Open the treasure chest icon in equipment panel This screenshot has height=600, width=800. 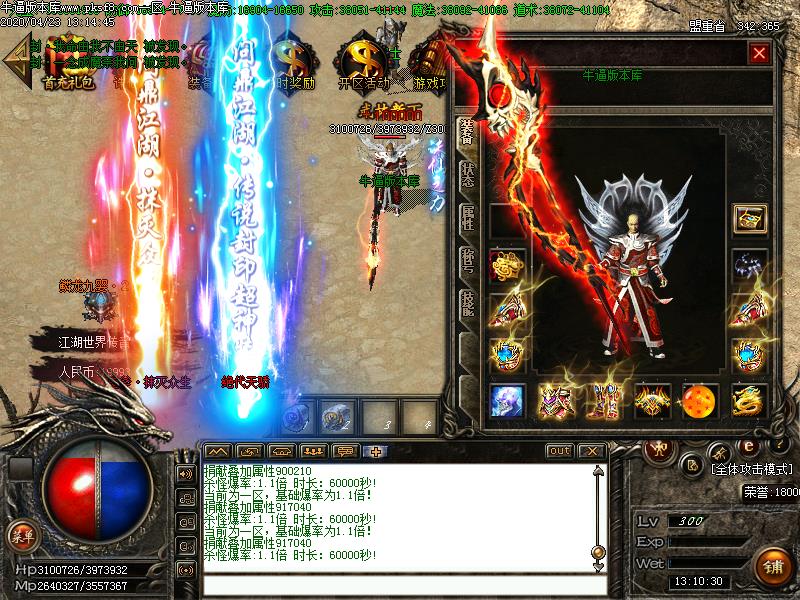(x=749, y=219)
